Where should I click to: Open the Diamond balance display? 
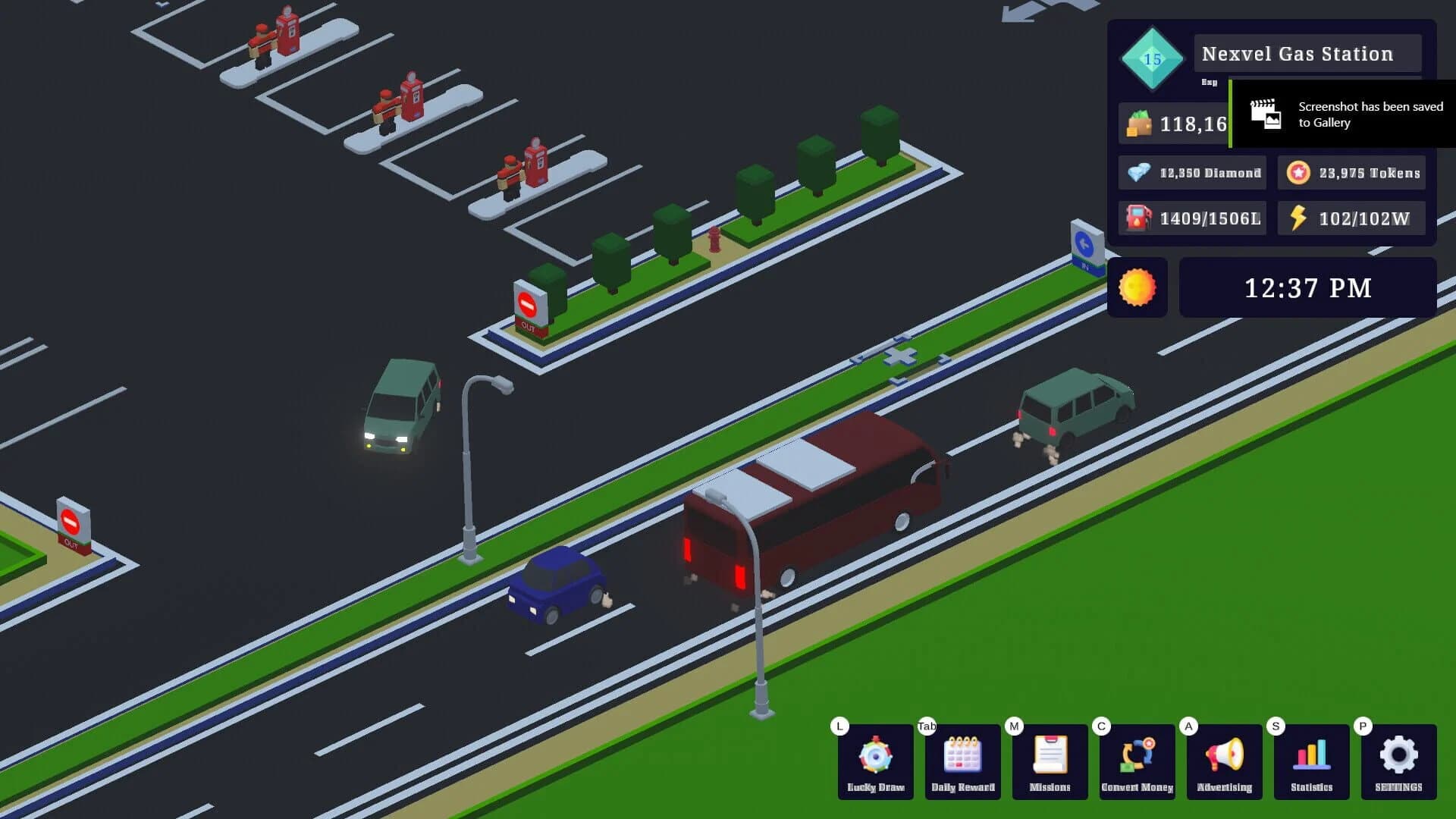point(1192,173)
